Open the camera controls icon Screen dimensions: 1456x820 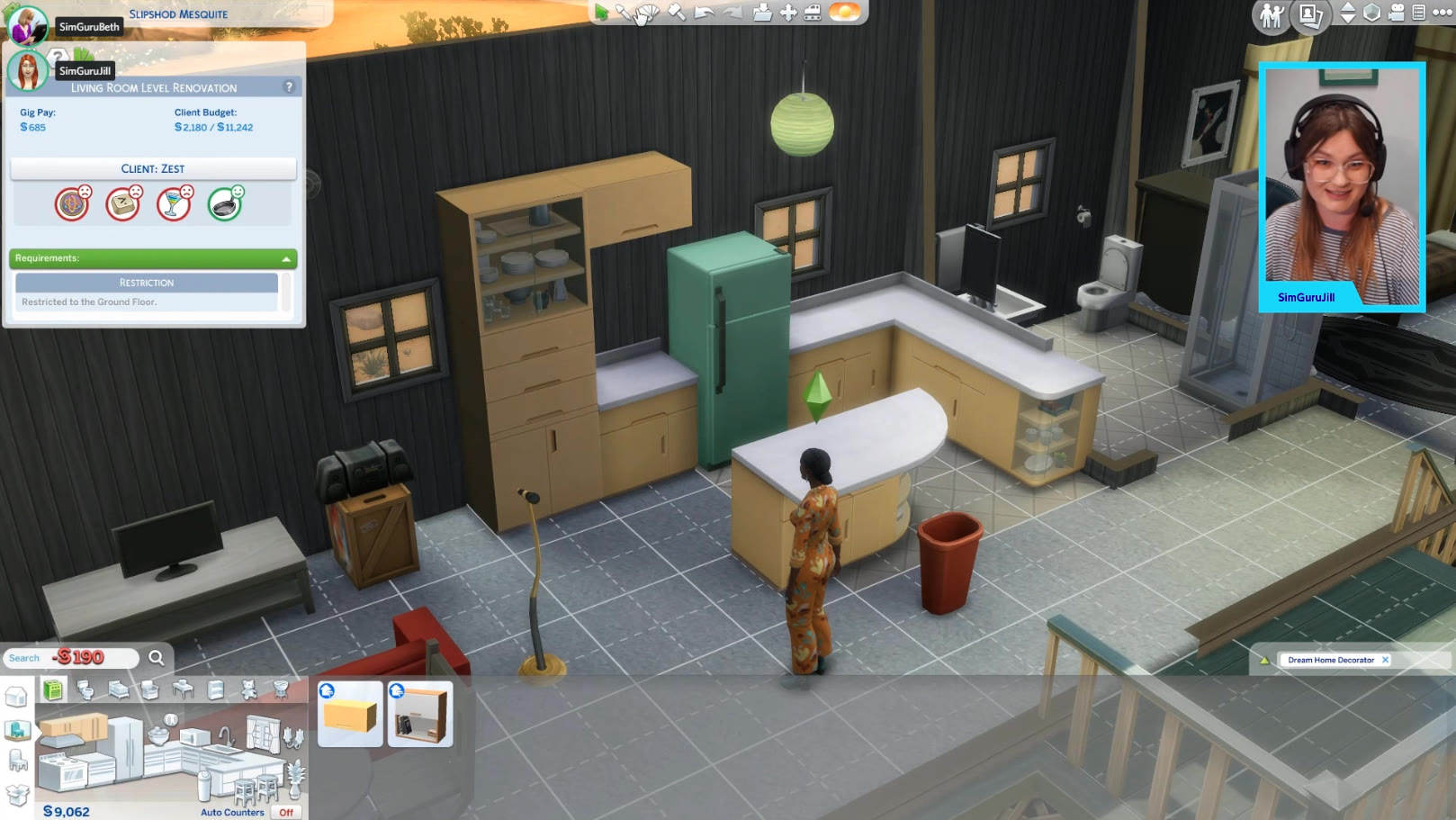pos(1396,13)
